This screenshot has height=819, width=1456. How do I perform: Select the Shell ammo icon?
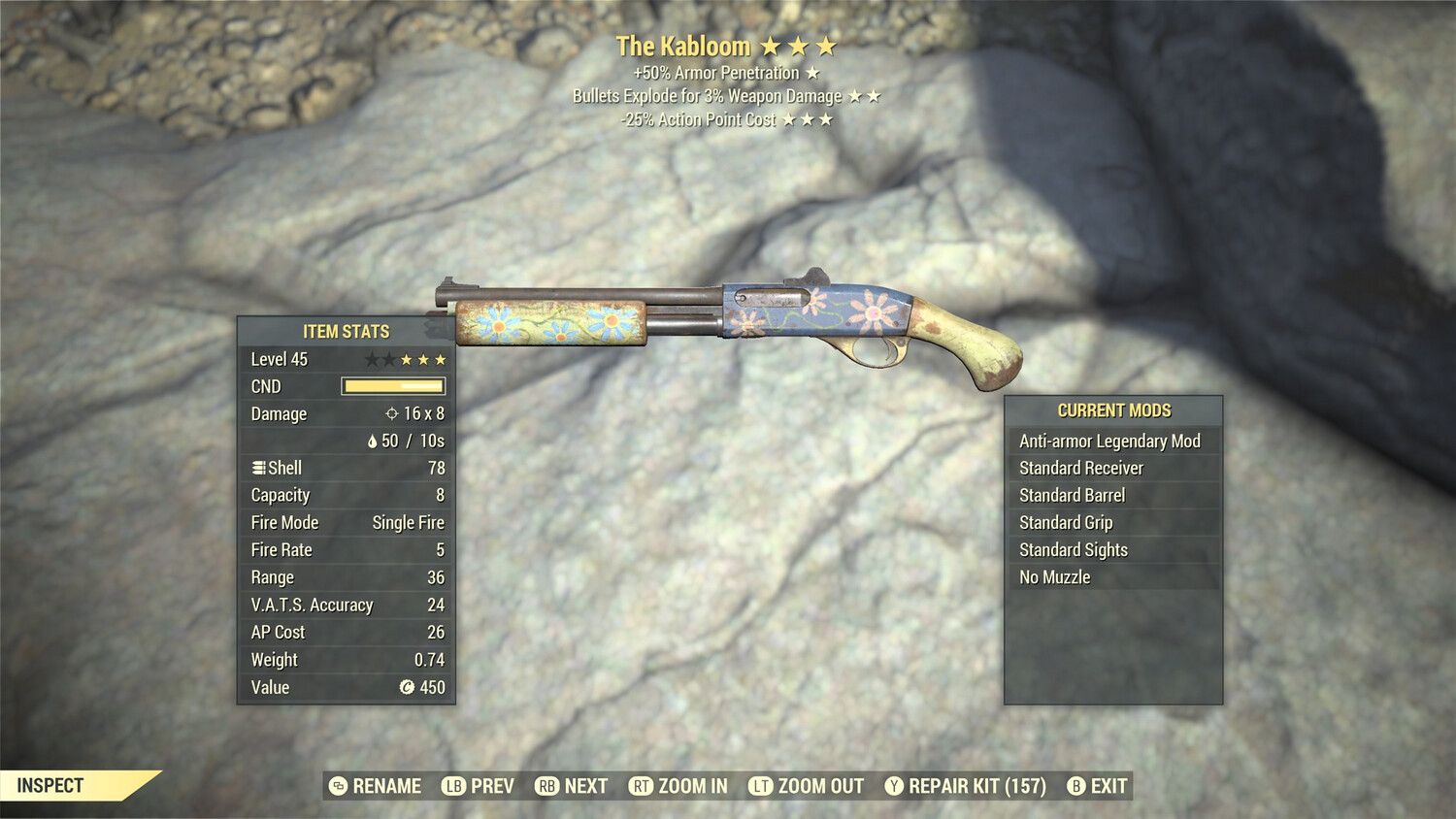[x=257, y=468]
